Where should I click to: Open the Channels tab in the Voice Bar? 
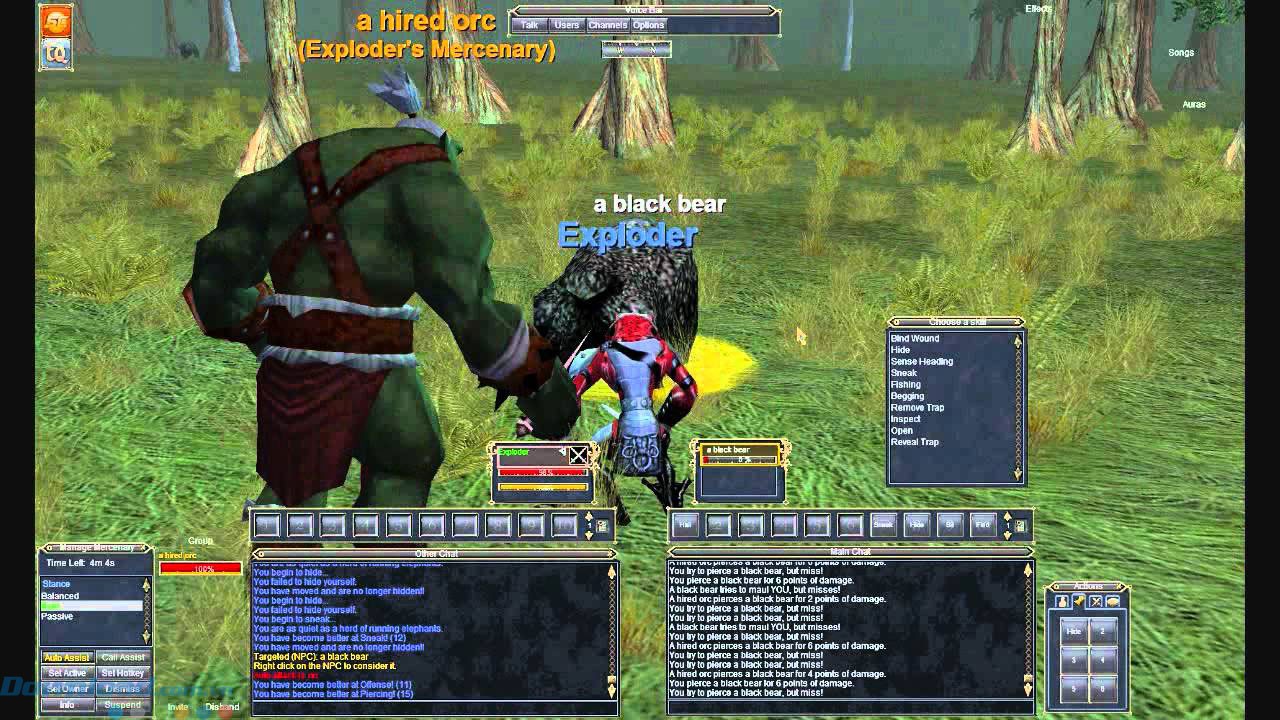608,25
